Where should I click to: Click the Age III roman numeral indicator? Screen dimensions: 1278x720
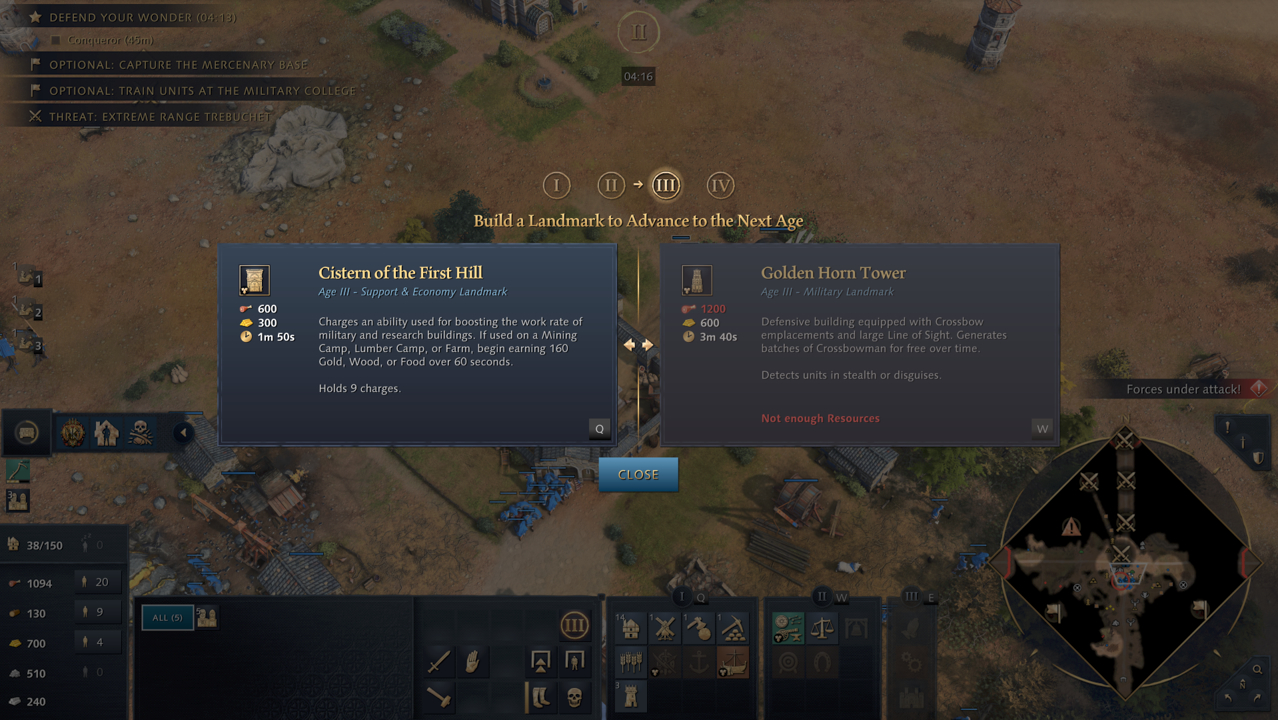[x=665, y=185]
